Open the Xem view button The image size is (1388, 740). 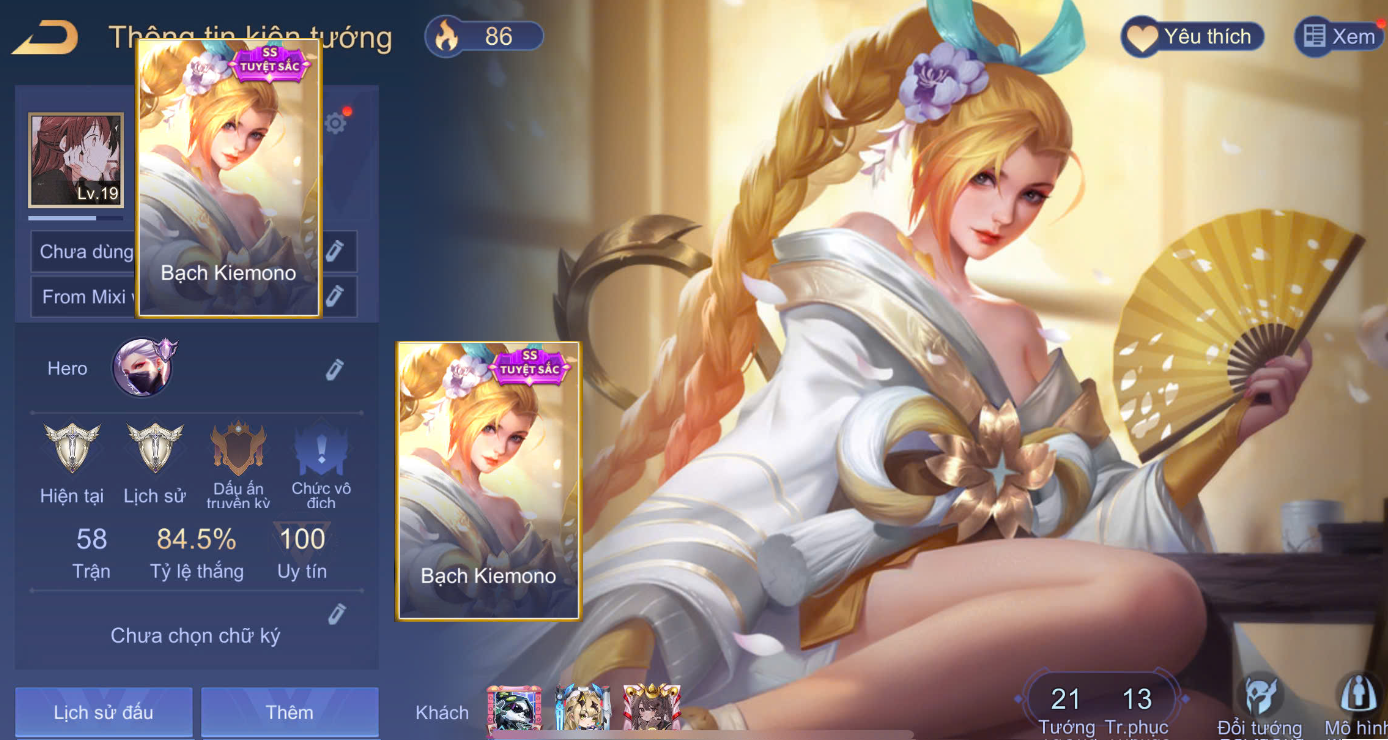pos(1339,37)
